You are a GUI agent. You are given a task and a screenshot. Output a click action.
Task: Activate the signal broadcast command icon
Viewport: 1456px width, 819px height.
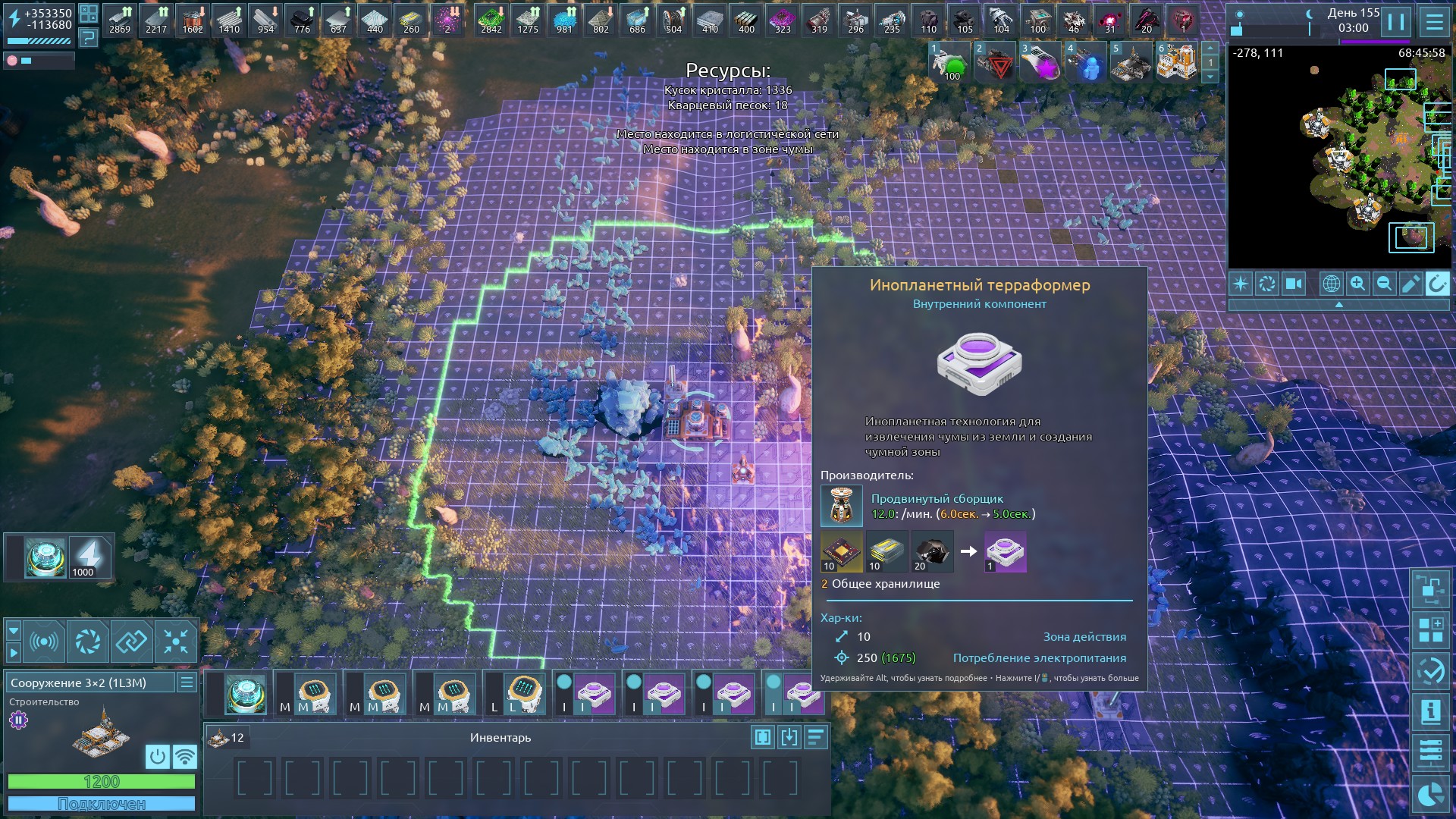[x=44, y=642]
